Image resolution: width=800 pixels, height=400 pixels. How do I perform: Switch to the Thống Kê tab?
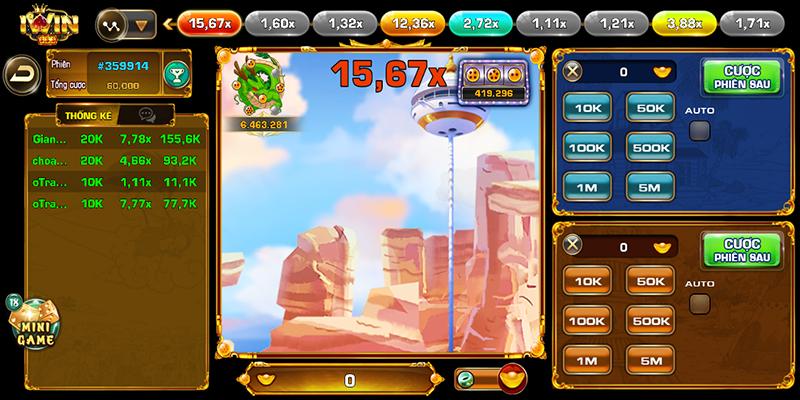pos(88,115)
